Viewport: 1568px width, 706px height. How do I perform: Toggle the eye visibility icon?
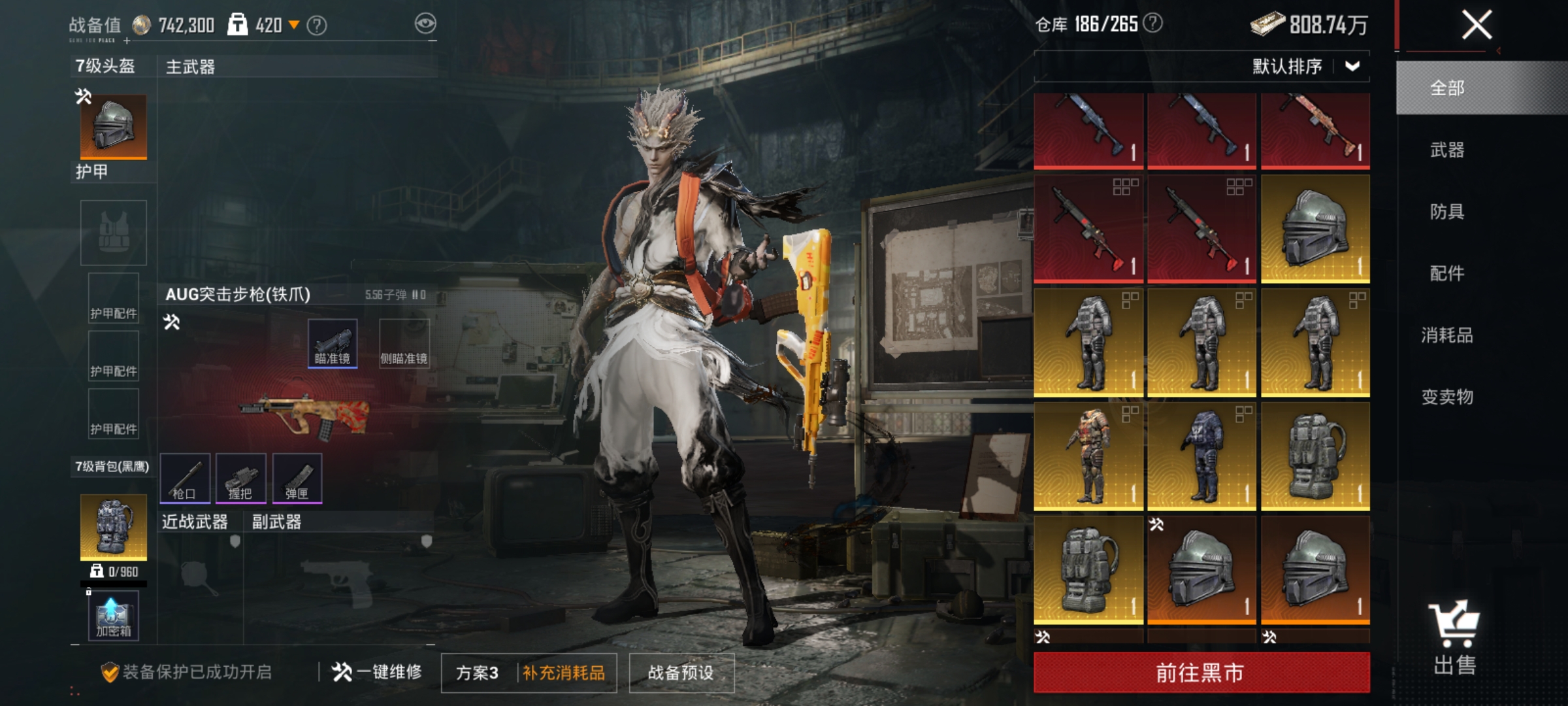425,24
